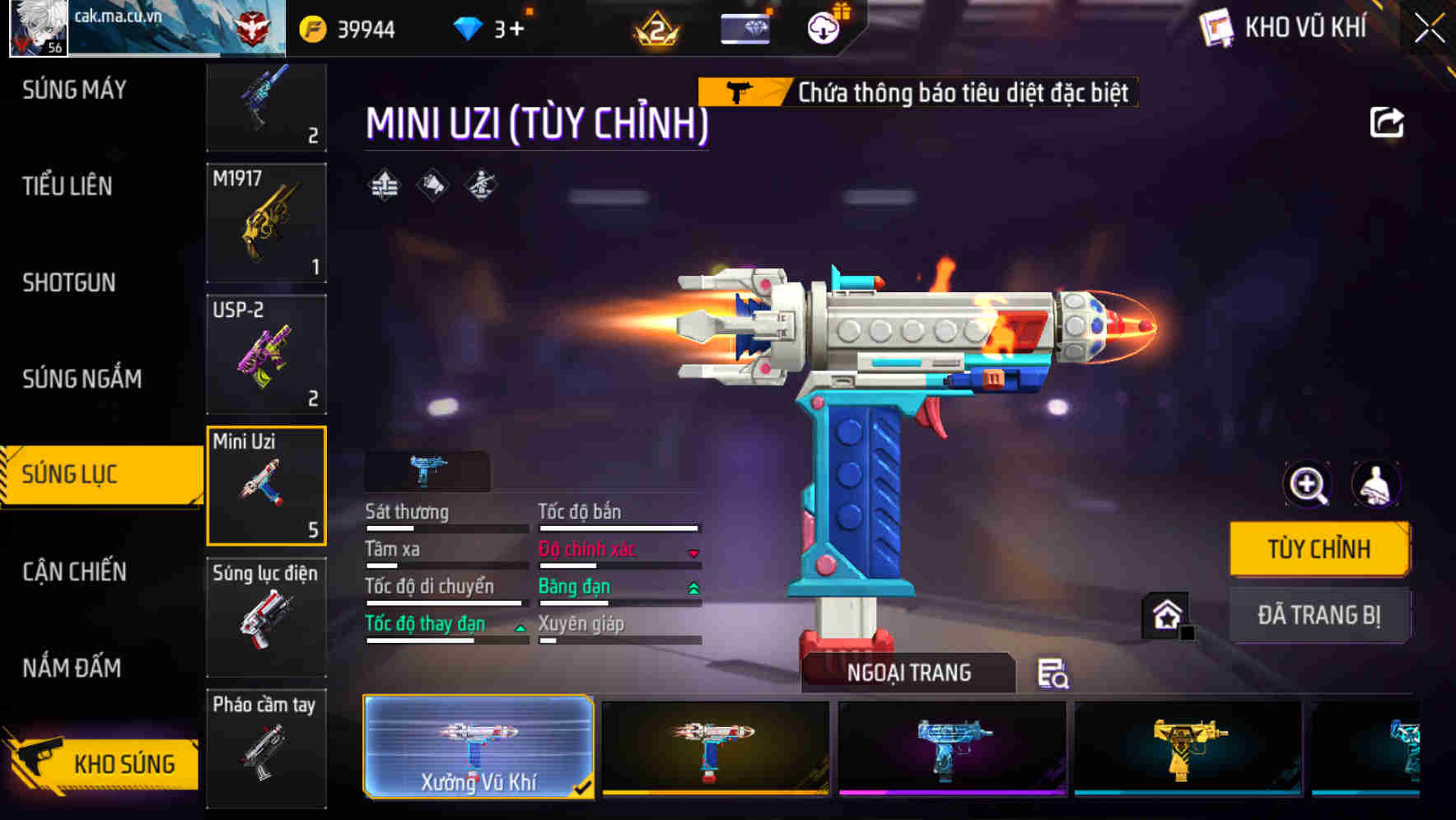Open the NGOẠI TRANG tab

(x=908, y=673)
